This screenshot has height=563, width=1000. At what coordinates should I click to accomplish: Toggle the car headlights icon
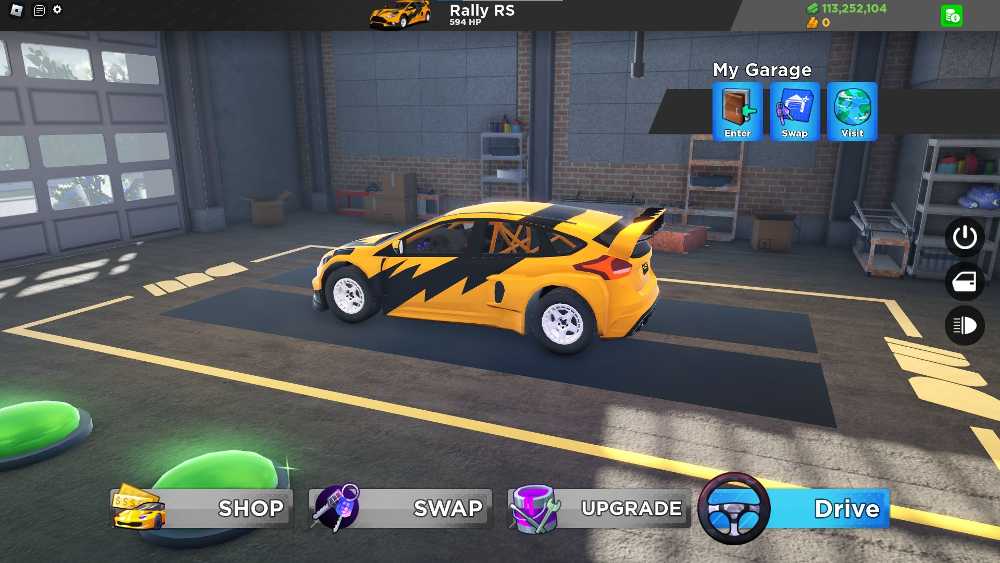(x=965, y=326)
